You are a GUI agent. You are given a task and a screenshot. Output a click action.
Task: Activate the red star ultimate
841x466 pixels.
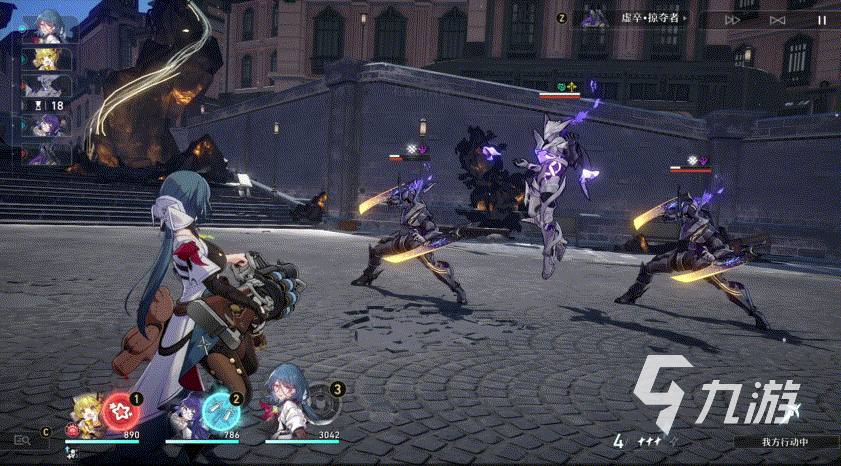tap(118, 409)
